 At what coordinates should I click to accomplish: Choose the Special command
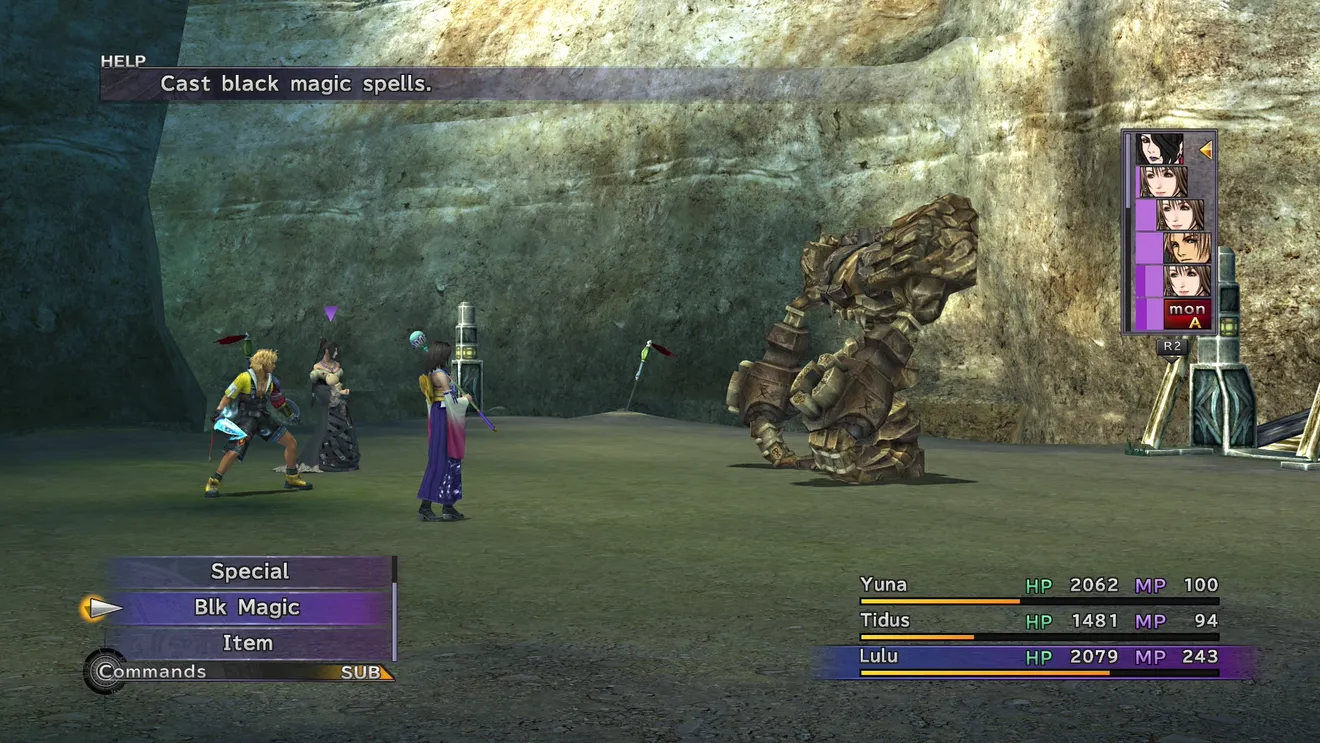[249, 572]
